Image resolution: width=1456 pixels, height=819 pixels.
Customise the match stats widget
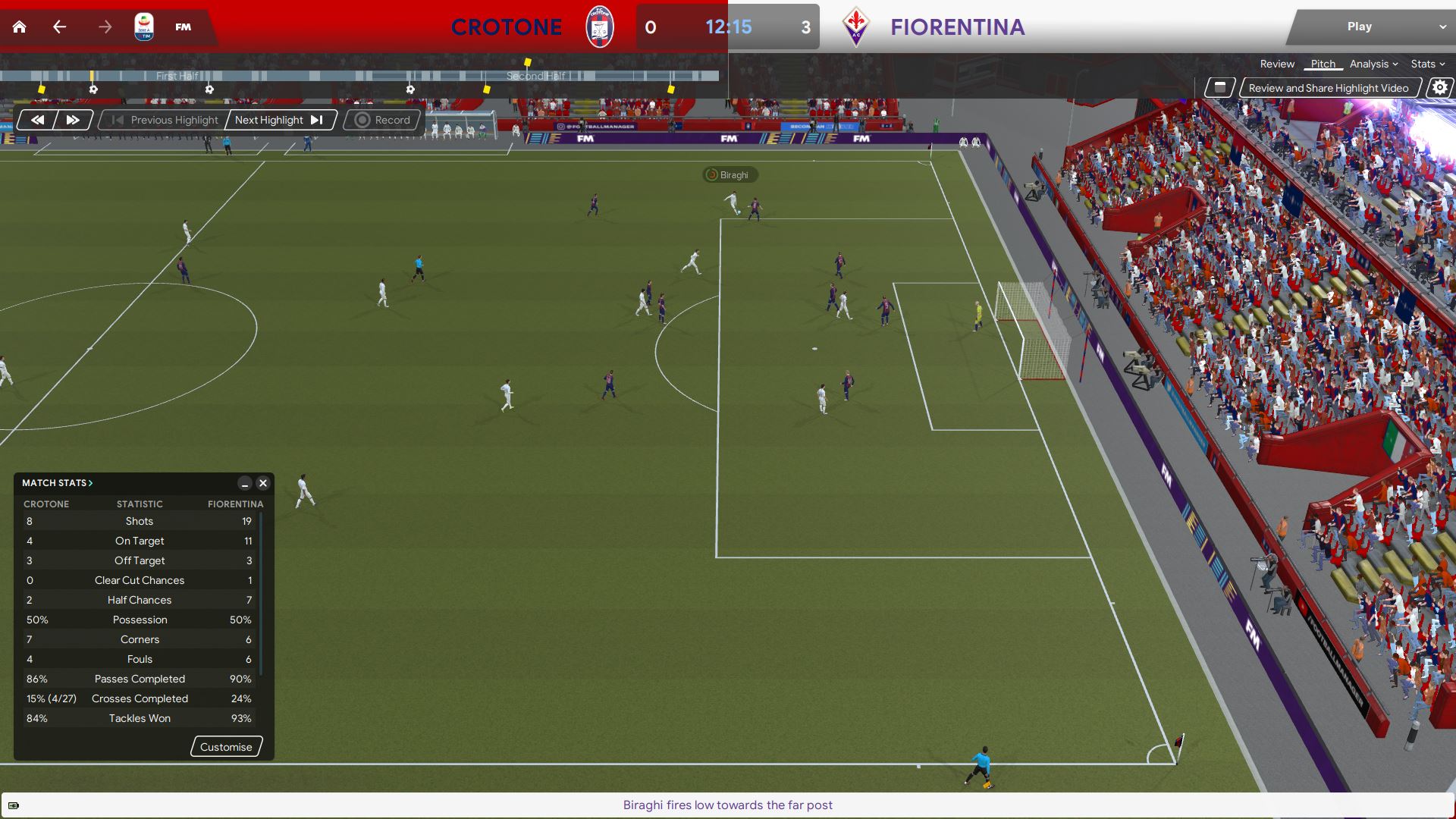click(226, 747)
